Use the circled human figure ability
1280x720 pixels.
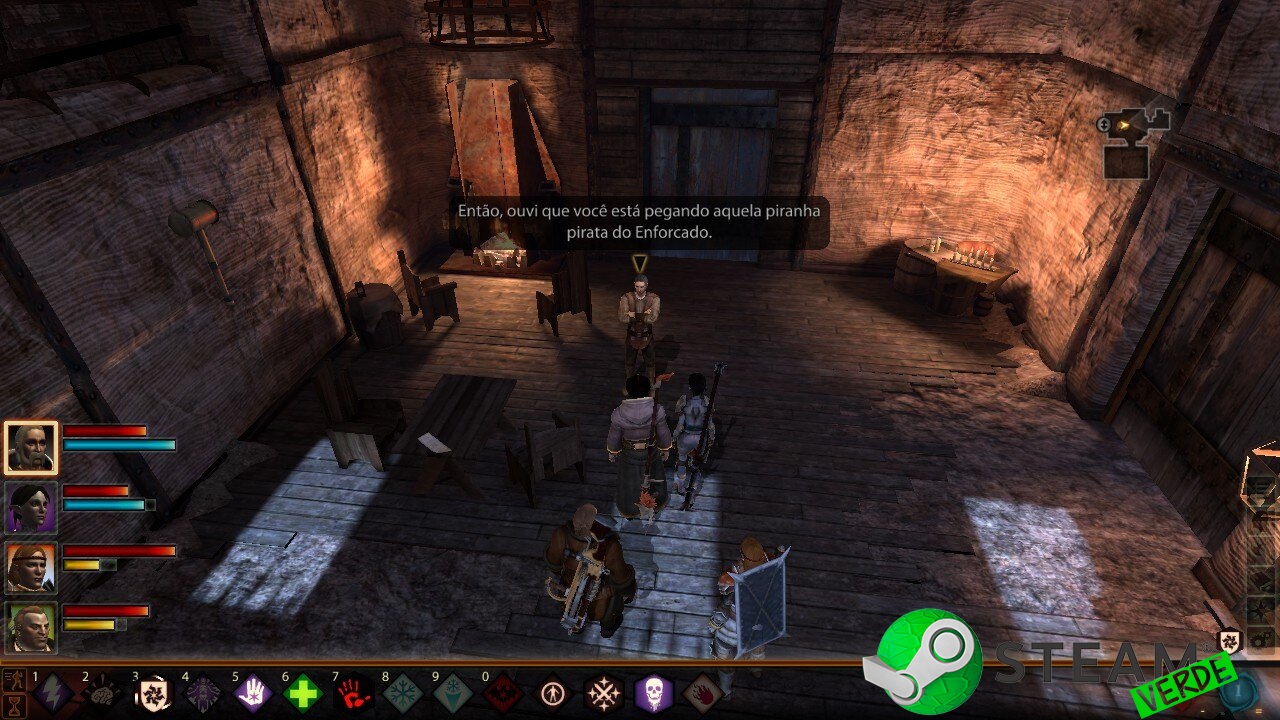click(553, 692)
